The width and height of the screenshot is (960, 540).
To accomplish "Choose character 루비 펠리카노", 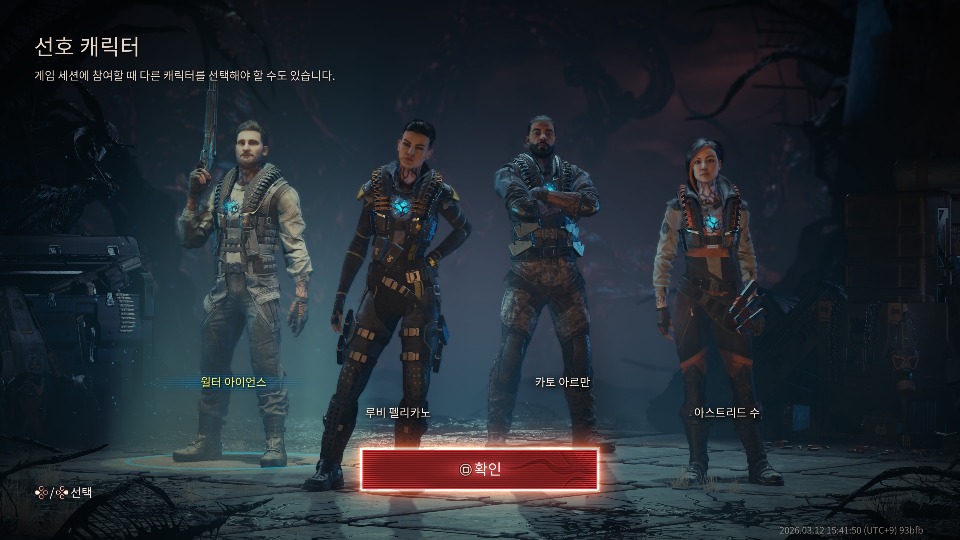I will (398, 300).
